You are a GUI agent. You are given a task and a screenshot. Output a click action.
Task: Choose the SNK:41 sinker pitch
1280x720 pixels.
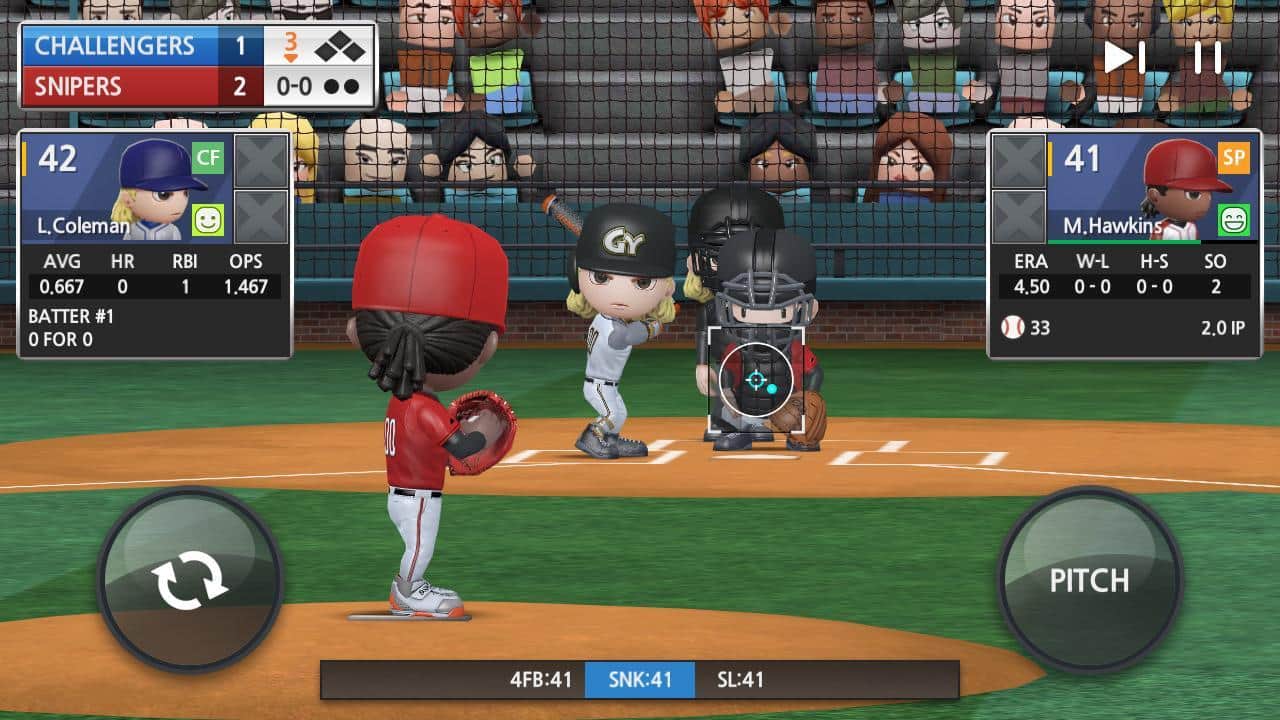pyautogui.click(x=640, y=680)
